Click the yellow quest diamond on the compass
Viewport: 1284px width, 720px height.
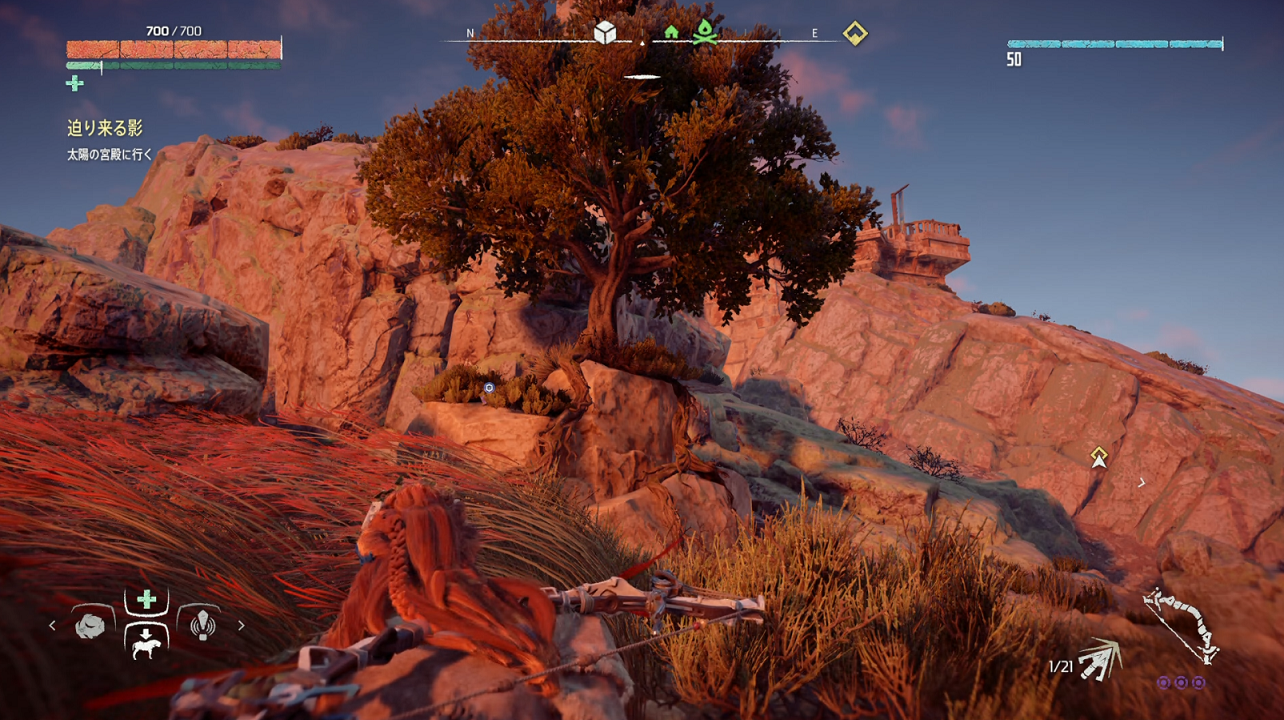(854, 33)
